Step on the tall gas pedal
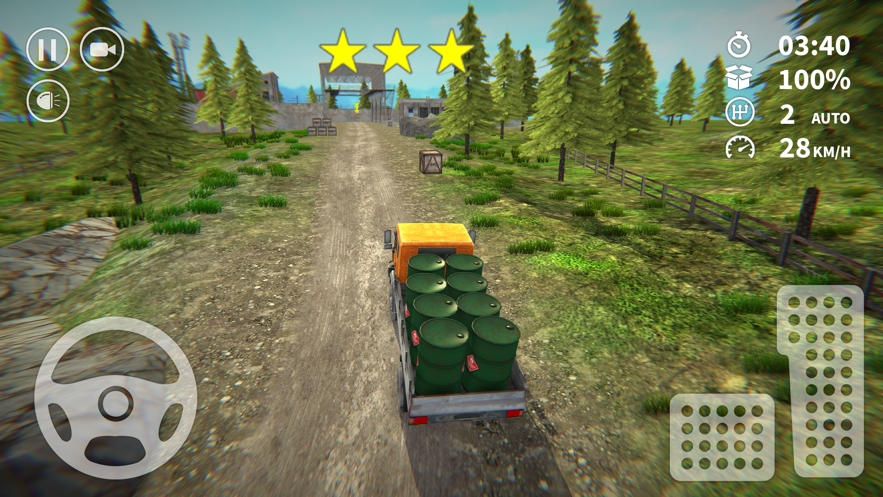 pyautogui.click(x=820, y=381)
